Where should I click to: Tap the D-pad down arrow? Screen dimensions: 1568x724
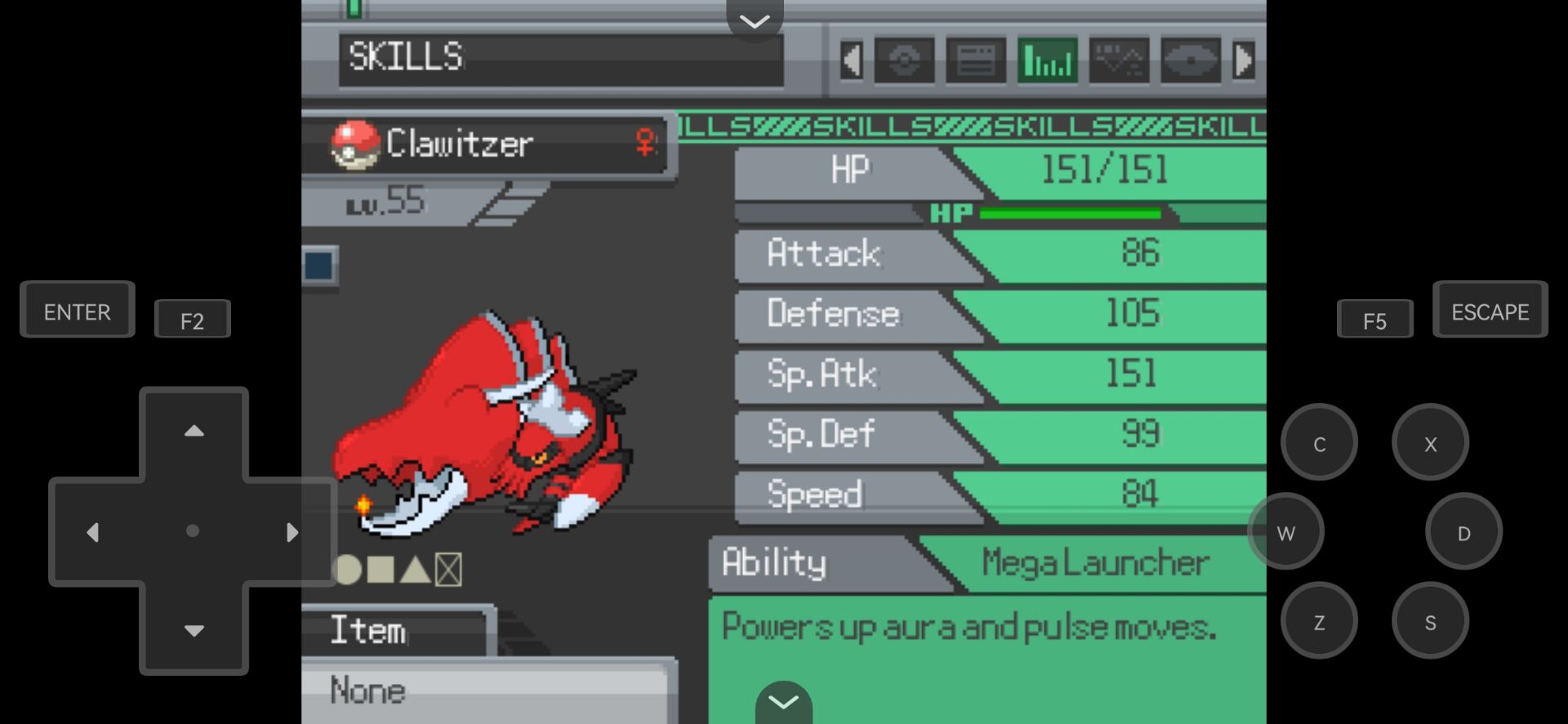pyautogui.click(x=194, y=630)
